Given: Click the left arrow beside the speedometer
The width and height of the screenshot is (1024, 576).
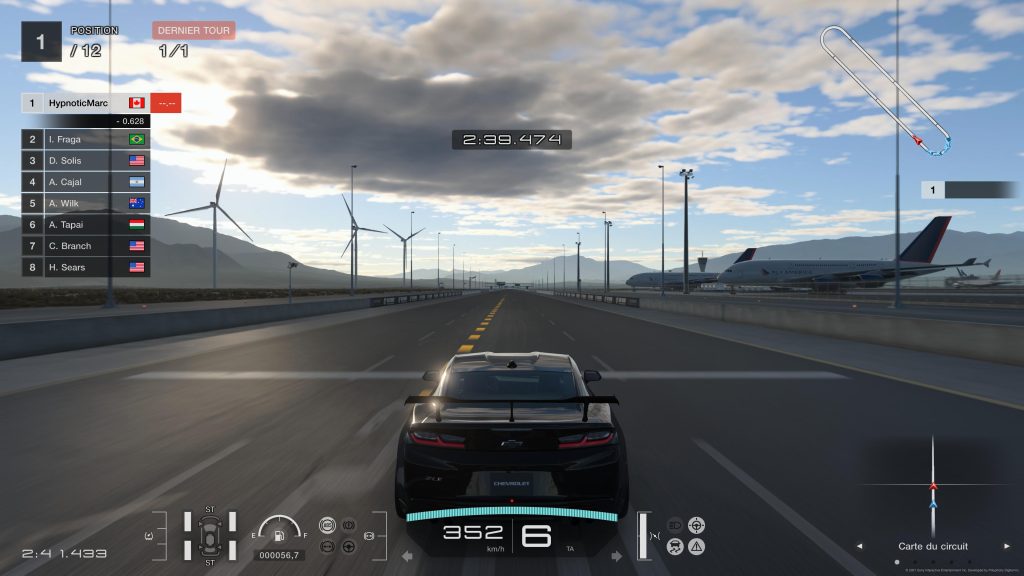Looking at the screenshot, I should click(407, 555).
